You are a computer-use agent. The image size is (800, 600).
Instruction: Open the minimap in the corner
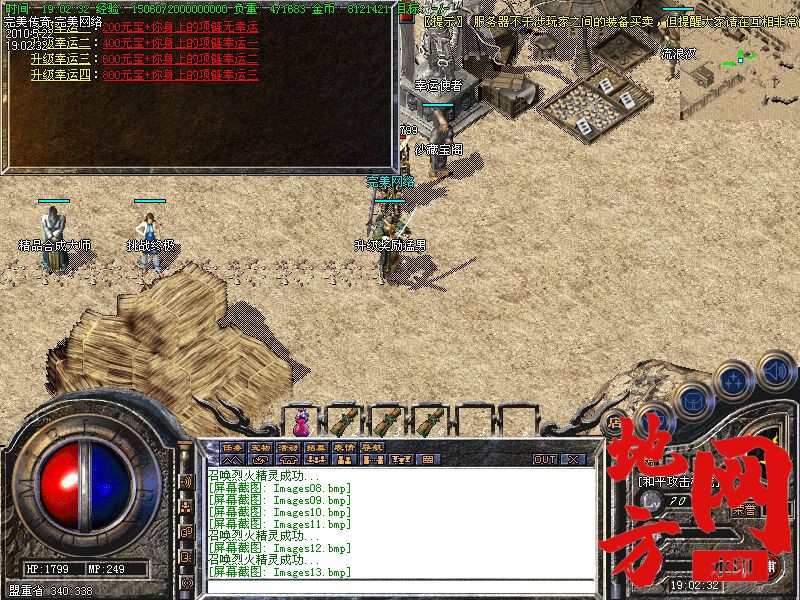click(x=738, y=62)
